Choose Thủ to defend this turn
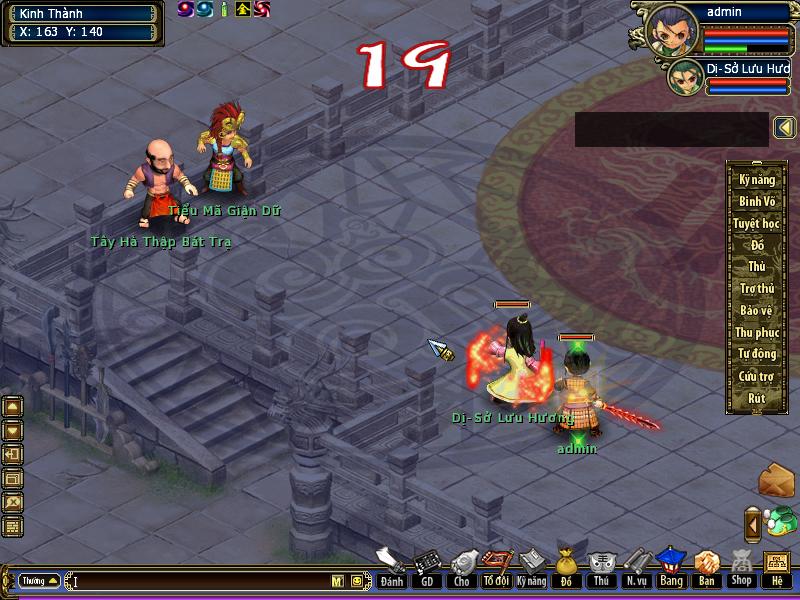Screen dimensions: 800x600 click(x=757, y=267)
